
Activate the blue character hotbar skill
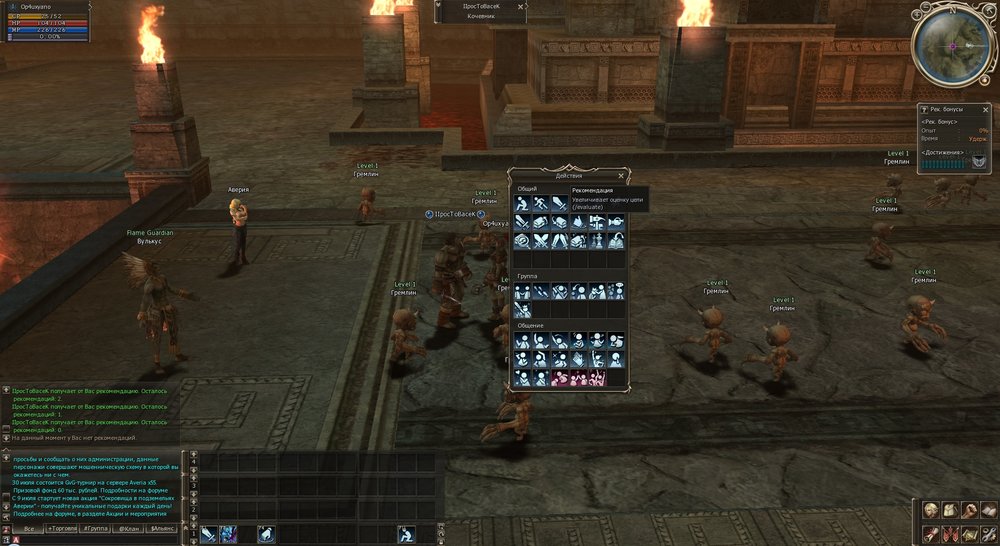click(228, 535)
